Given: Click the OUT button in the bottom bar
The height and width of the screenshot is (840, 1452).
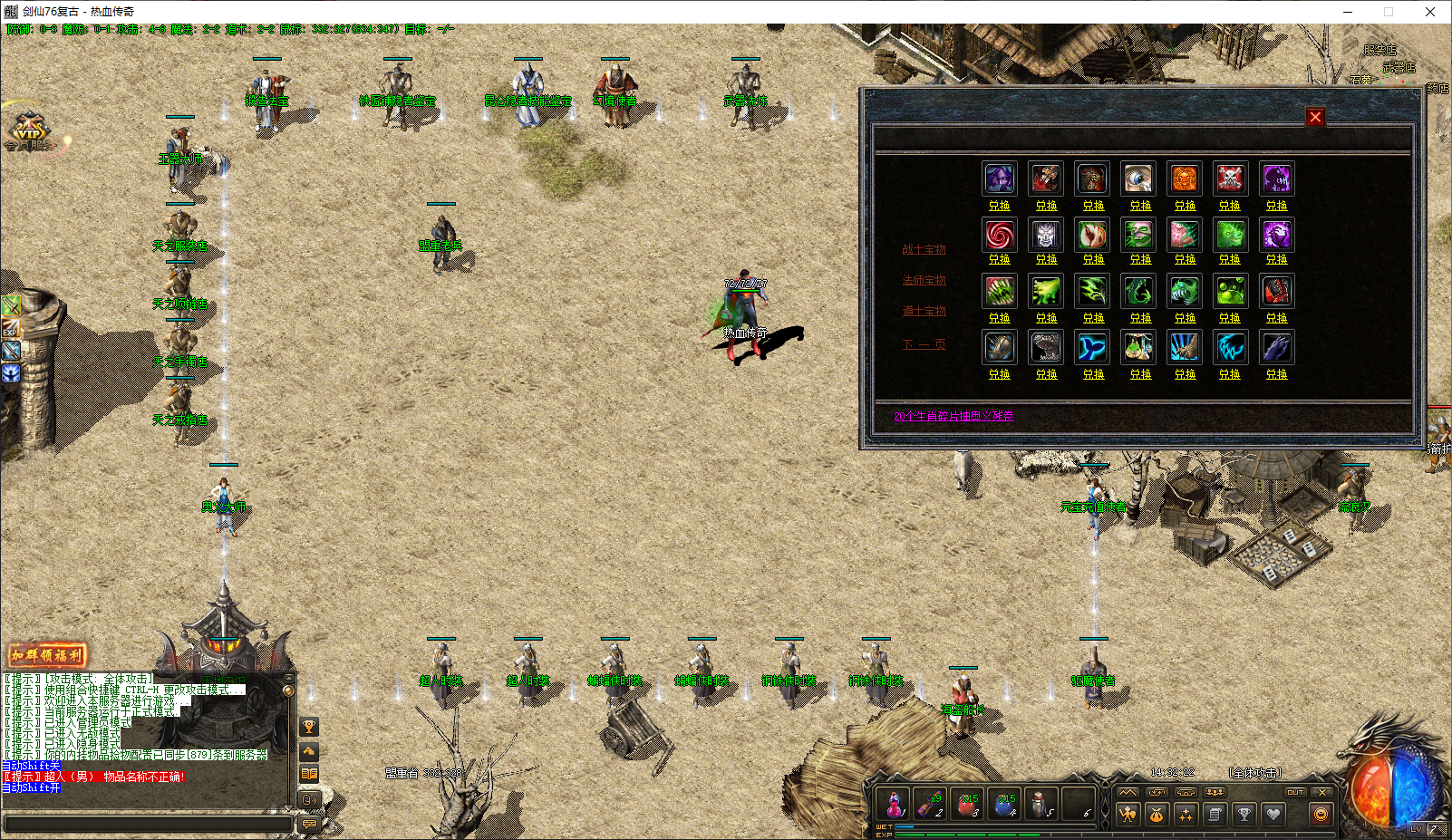Looking at the screenshot, I should tap(1294, 792).
